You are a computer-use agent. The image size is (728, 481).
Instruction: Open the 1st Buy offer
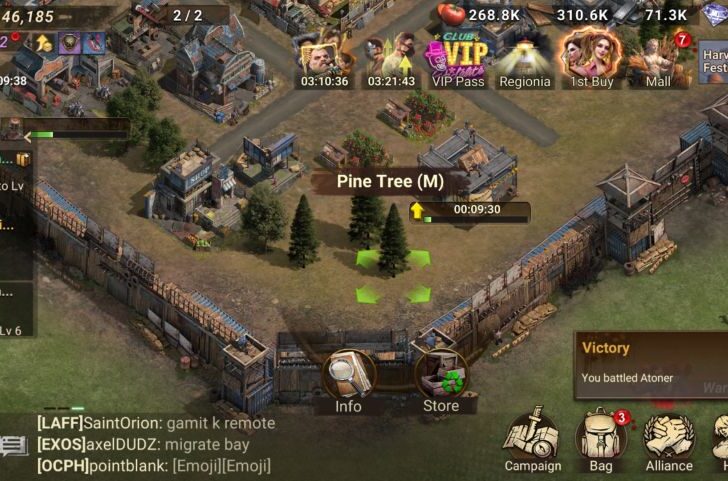590,62
